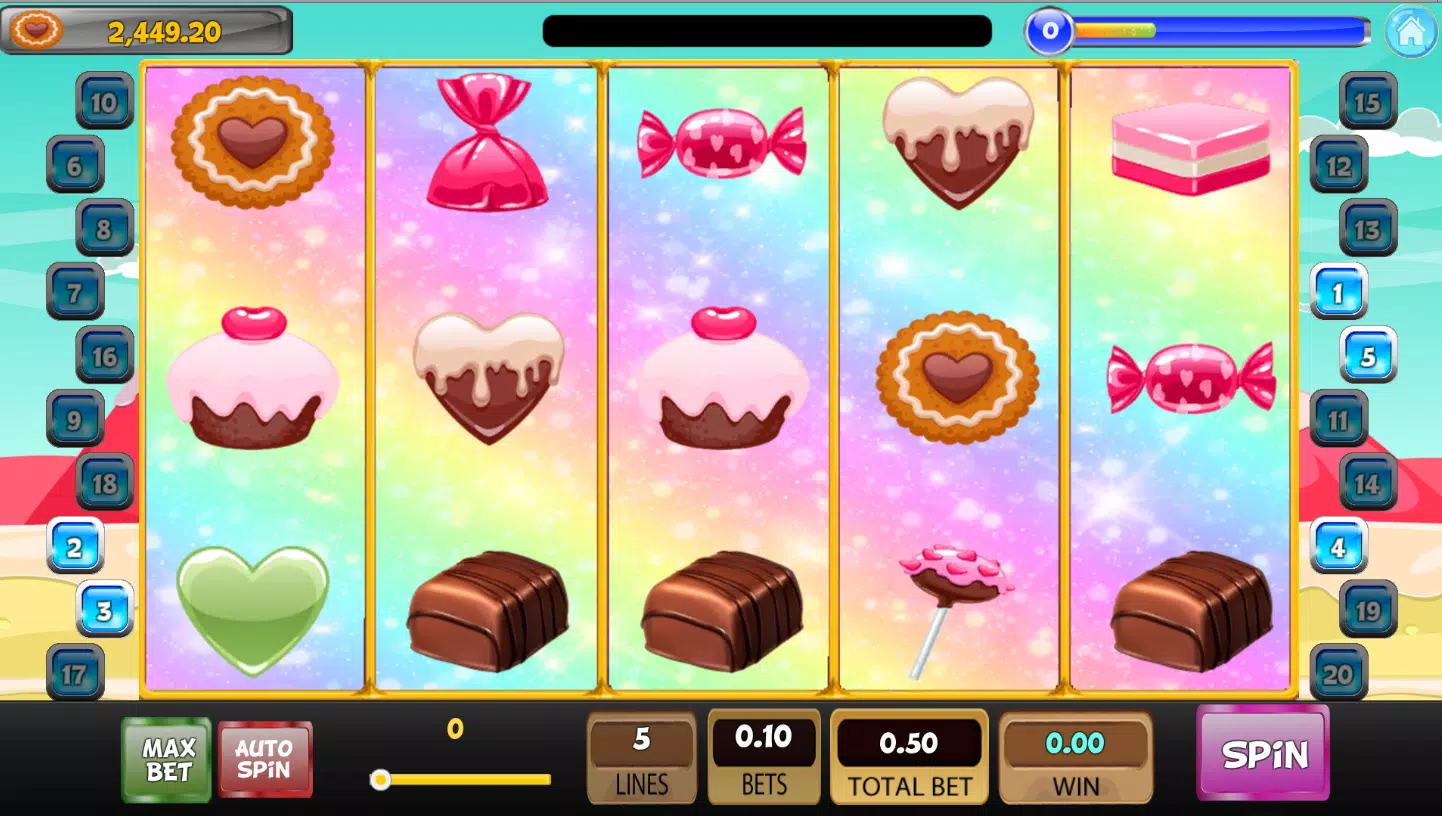The image size is (1442, 816).
Task: Click the cookie coin balance icon
Action: pos(36,31)
